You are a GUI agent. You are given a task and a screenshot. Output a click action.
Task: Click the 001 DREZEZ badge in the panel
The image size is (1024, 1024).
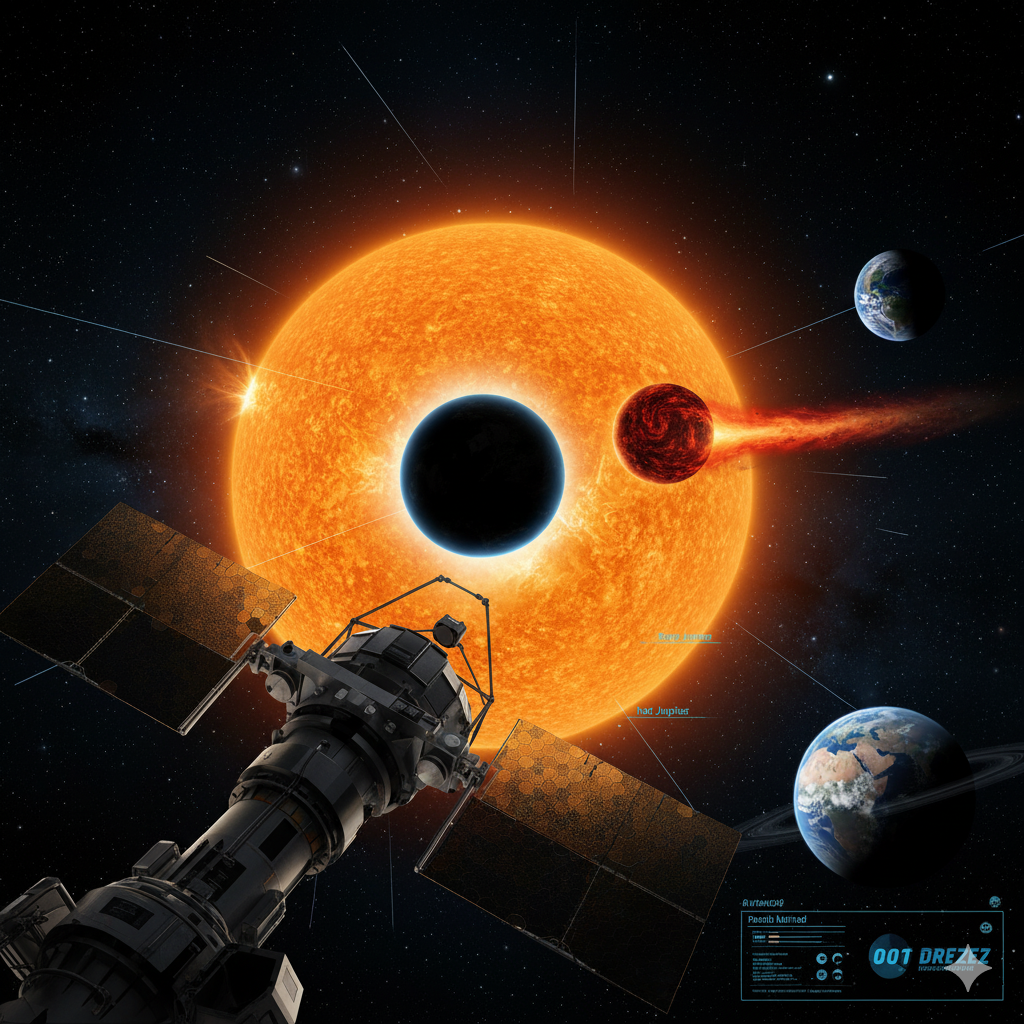click(x=928, y=957)
